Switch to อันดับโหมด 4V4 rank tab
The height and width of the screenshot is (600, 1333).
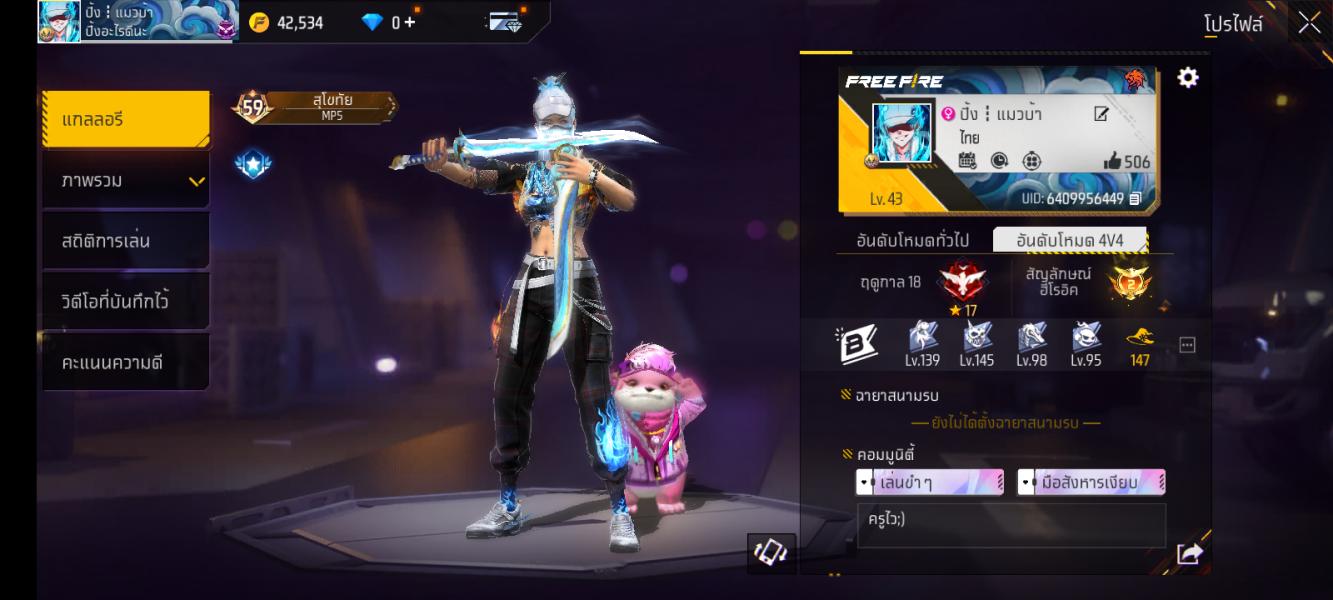[x=1070, y=240]
